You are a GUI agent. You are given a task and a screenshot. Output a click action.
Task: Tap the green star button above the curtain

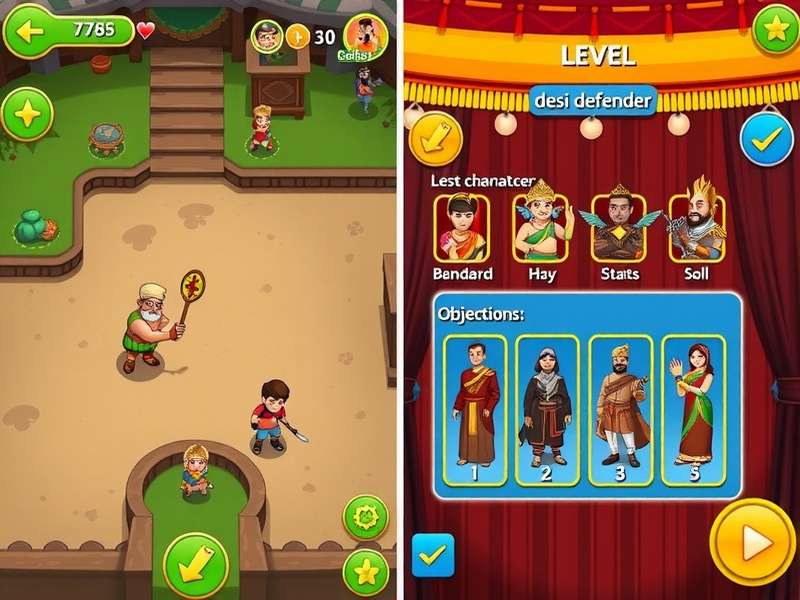[775, 28]
